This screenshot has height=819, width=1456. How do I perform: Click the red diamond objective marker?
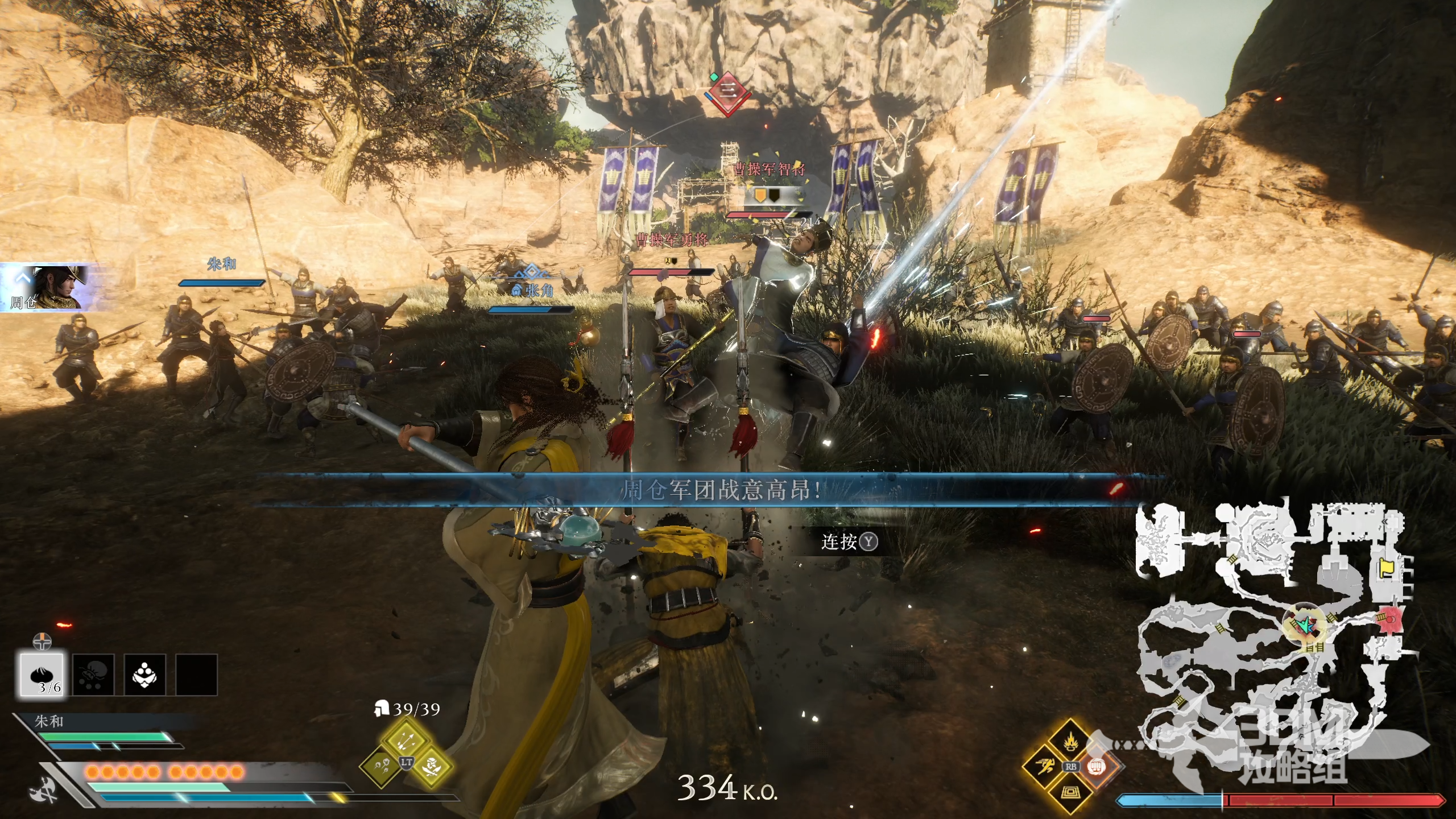click(x=727, y=92)
